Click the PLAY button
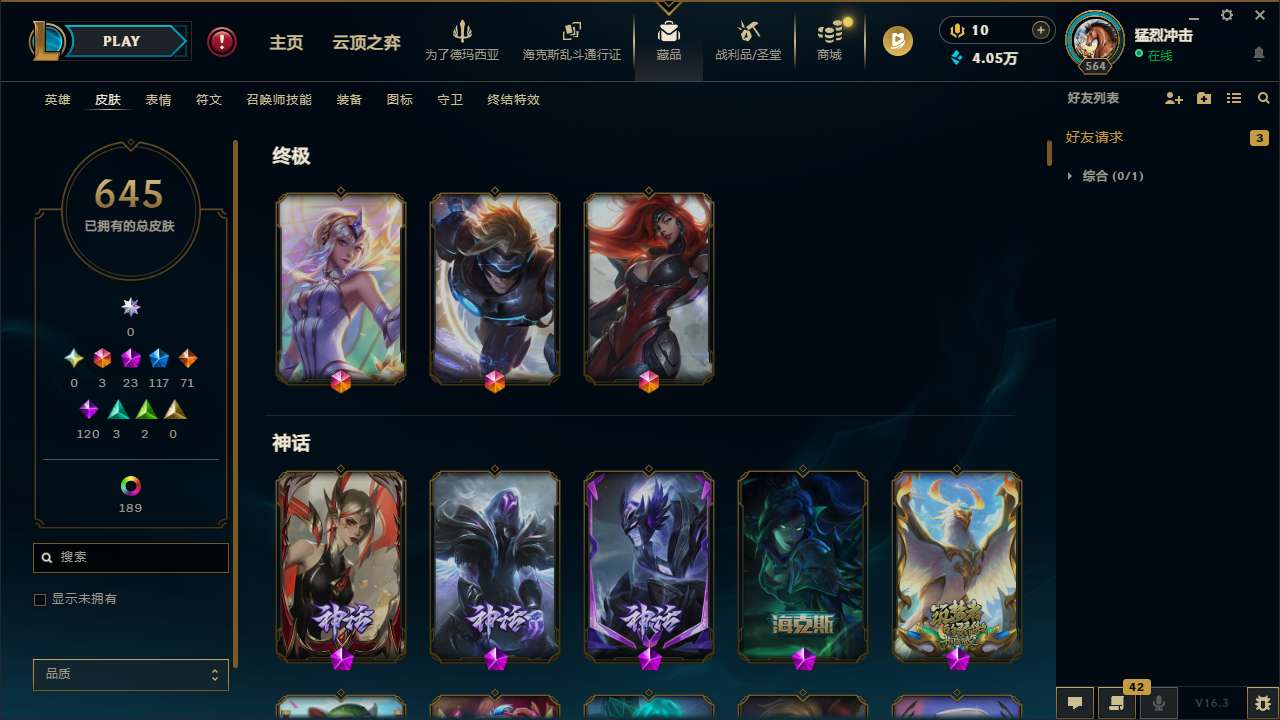The height and width of the screenshot is (720, 1280). click(x=121, y=41)
